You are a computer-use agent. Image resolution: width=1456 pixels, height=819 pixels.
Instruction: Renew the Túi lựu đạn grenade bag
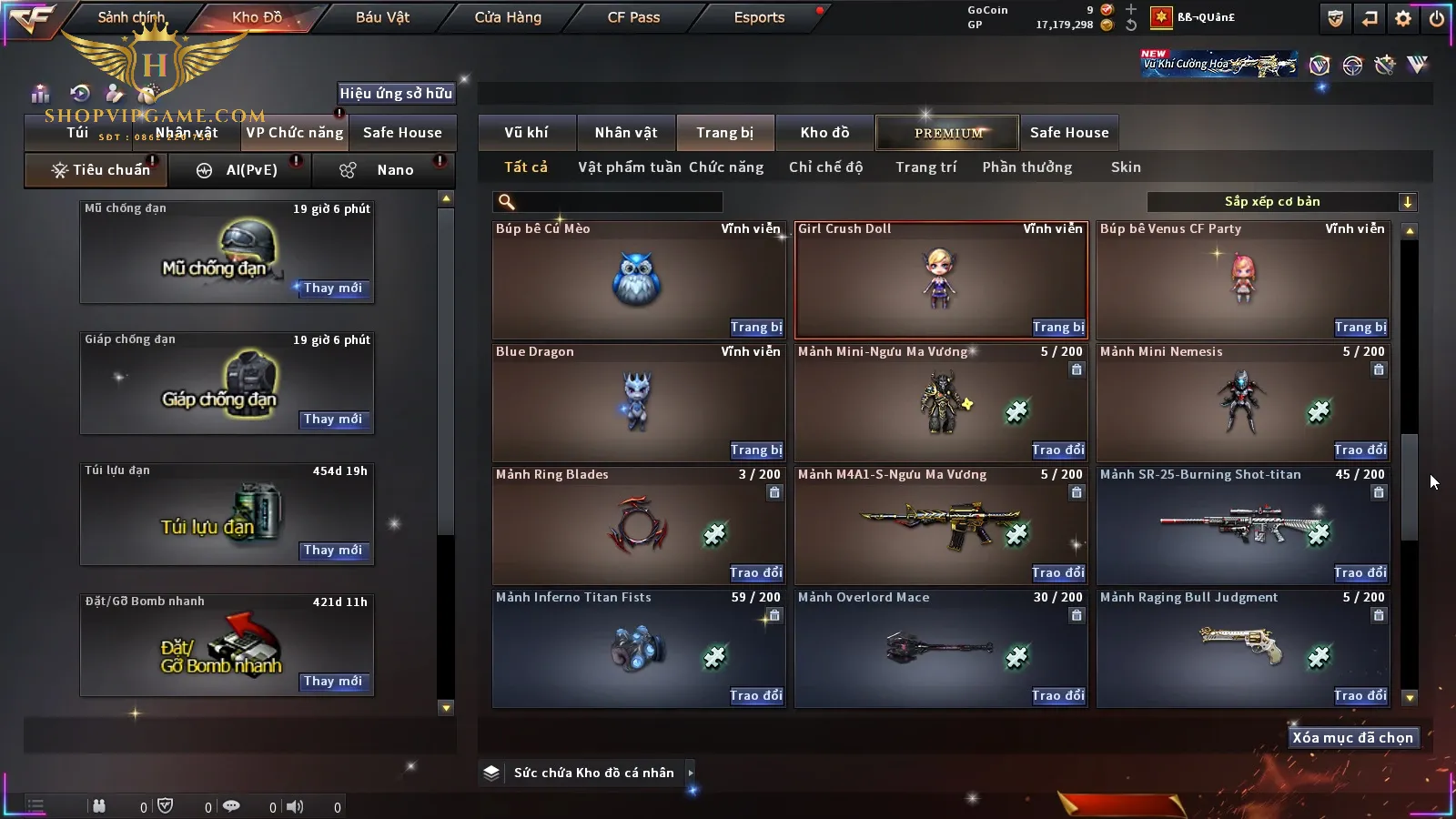[332, 551]
